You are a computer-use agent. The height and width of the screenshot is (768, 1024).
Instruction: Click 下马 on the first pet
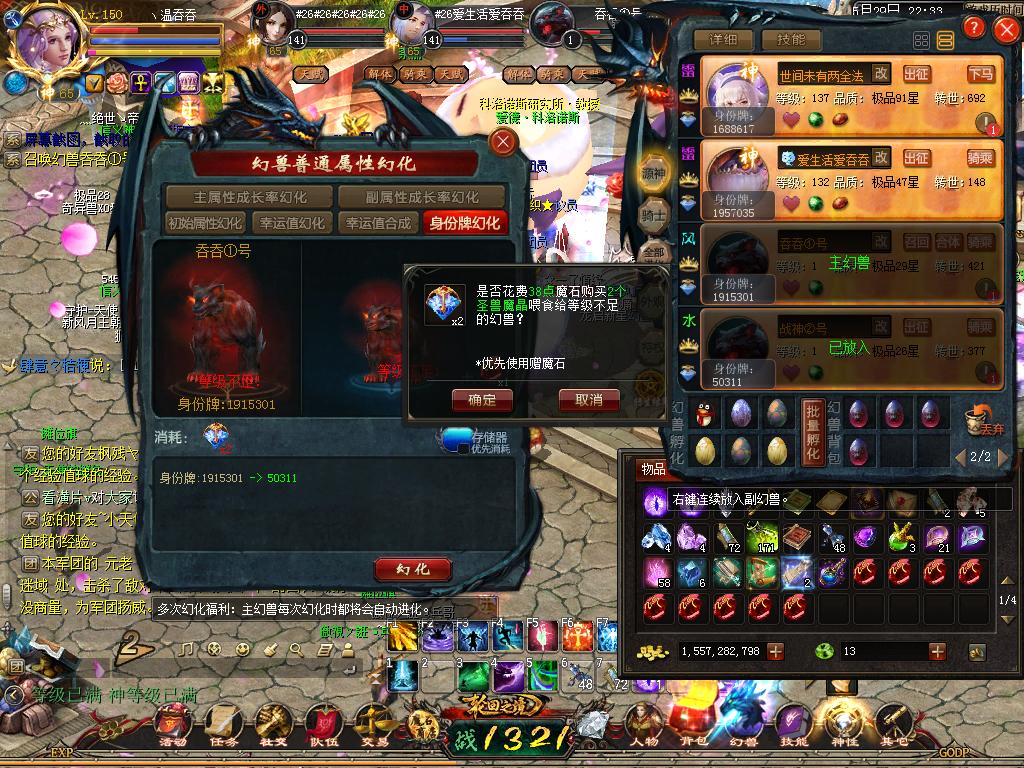[x=981, y=74]
